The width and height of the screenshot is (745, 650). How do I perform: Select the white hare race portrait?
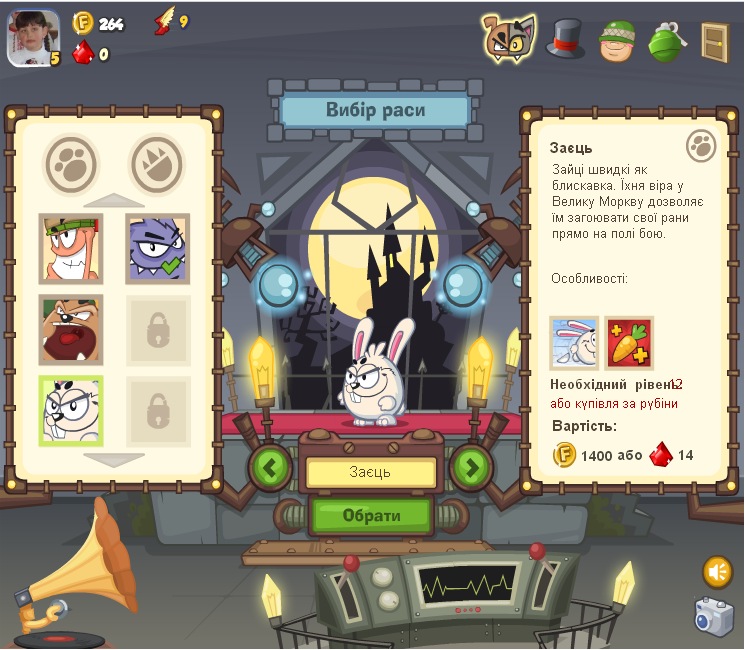[x=70, y=410]
